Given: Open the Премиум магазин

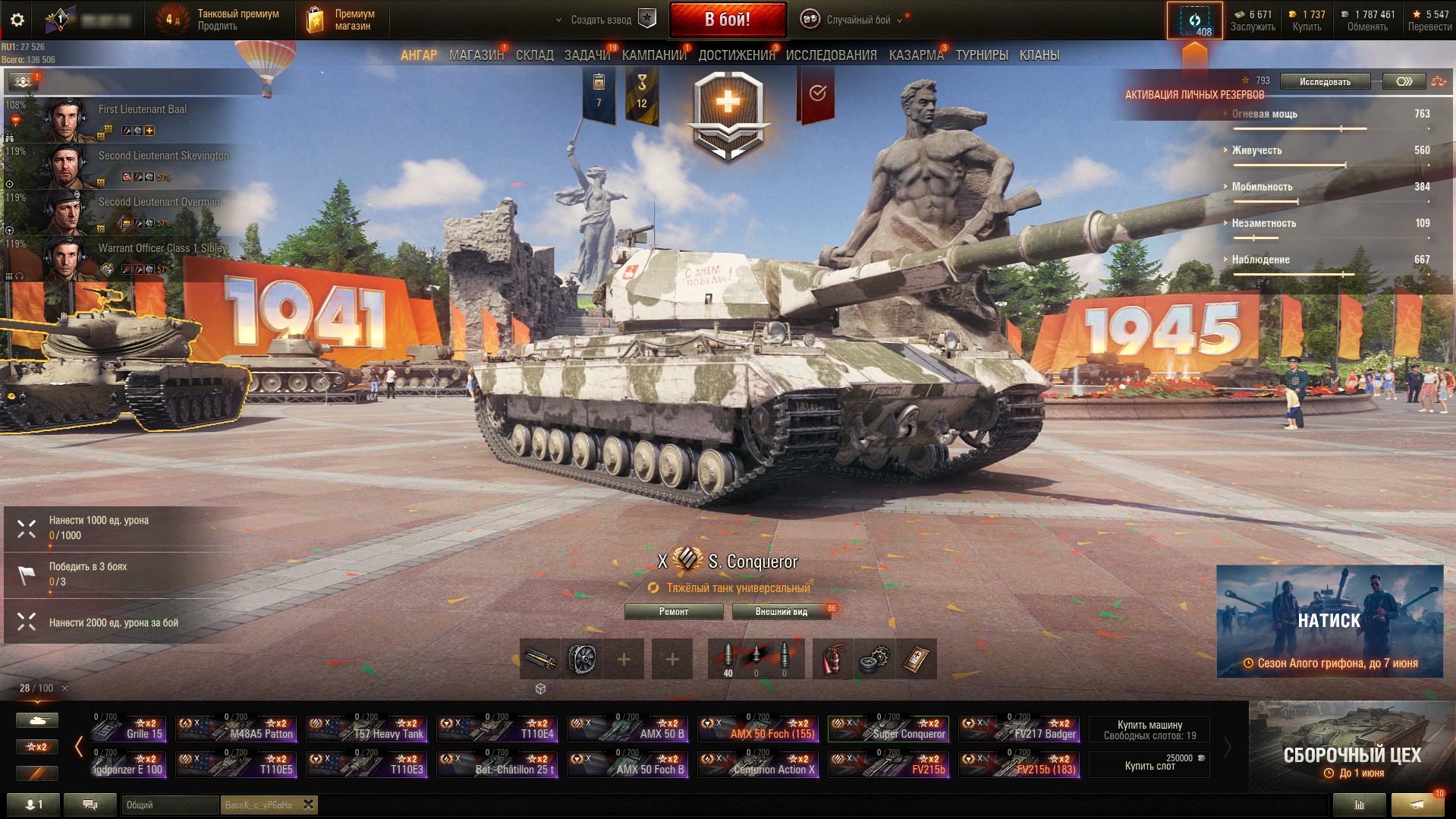Looking at the screenshot, I should coord(341,20).
